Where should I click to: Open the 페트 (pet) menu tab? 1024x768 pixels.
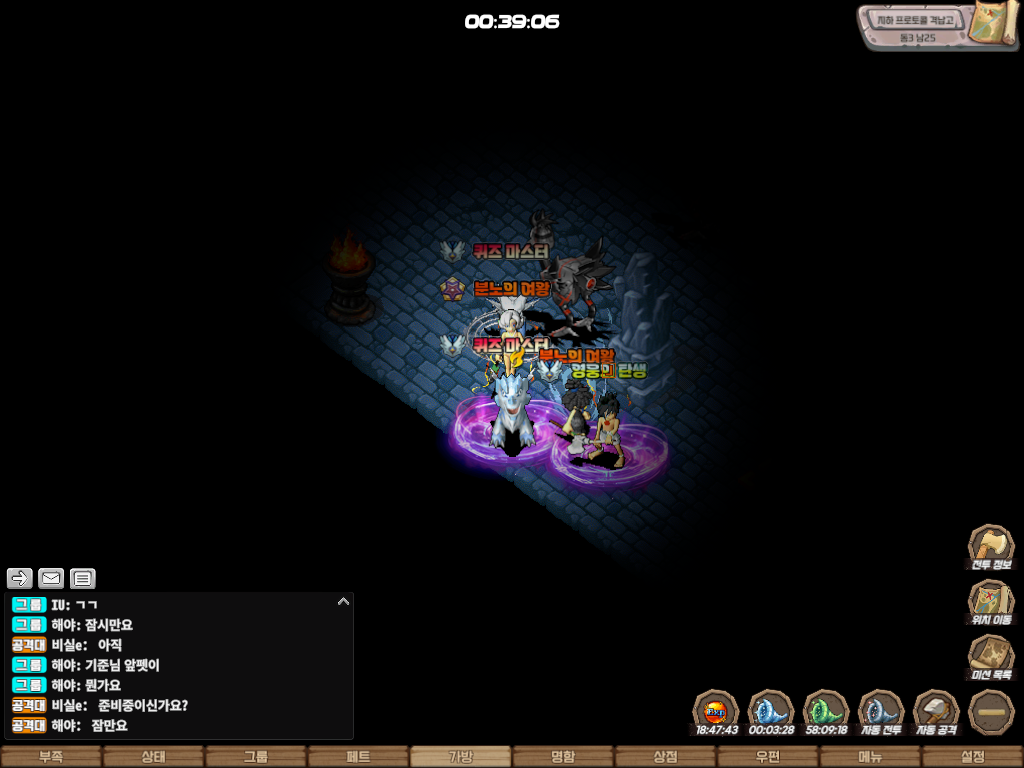point(358,757)
